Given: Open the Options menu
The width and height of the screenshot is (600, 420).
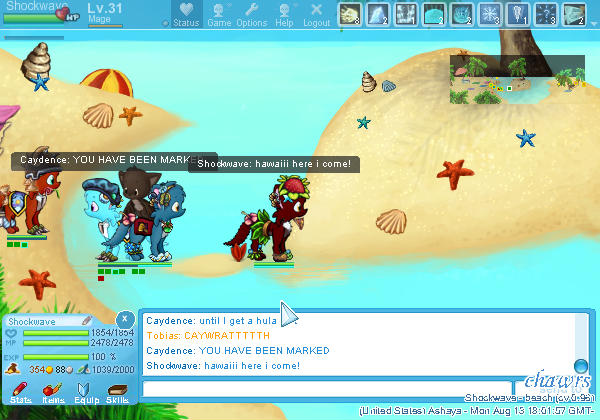Looking at the screenshot, I should point(251,15).
